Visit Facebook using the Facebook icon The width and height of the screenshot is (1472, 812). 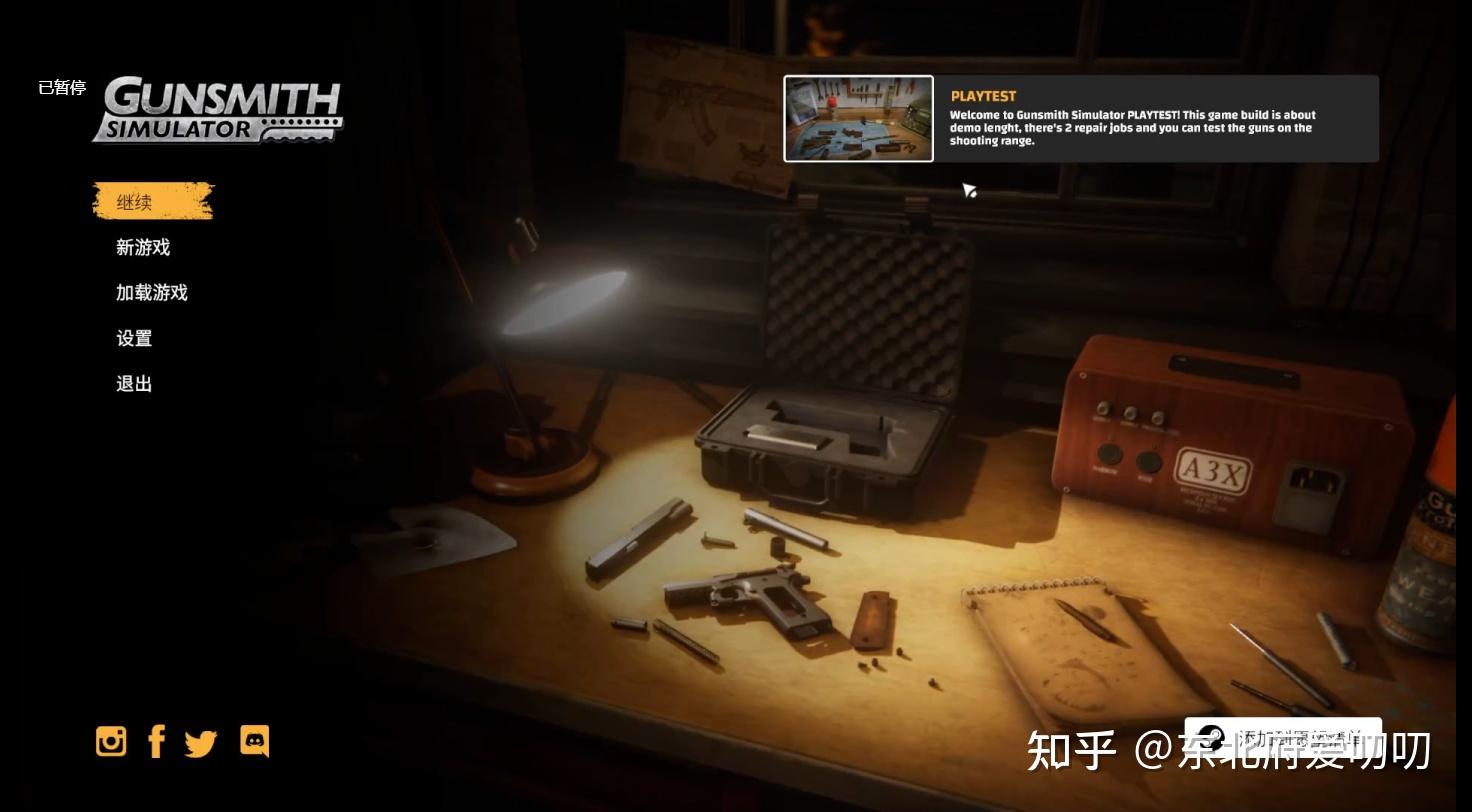click(156, 741)
